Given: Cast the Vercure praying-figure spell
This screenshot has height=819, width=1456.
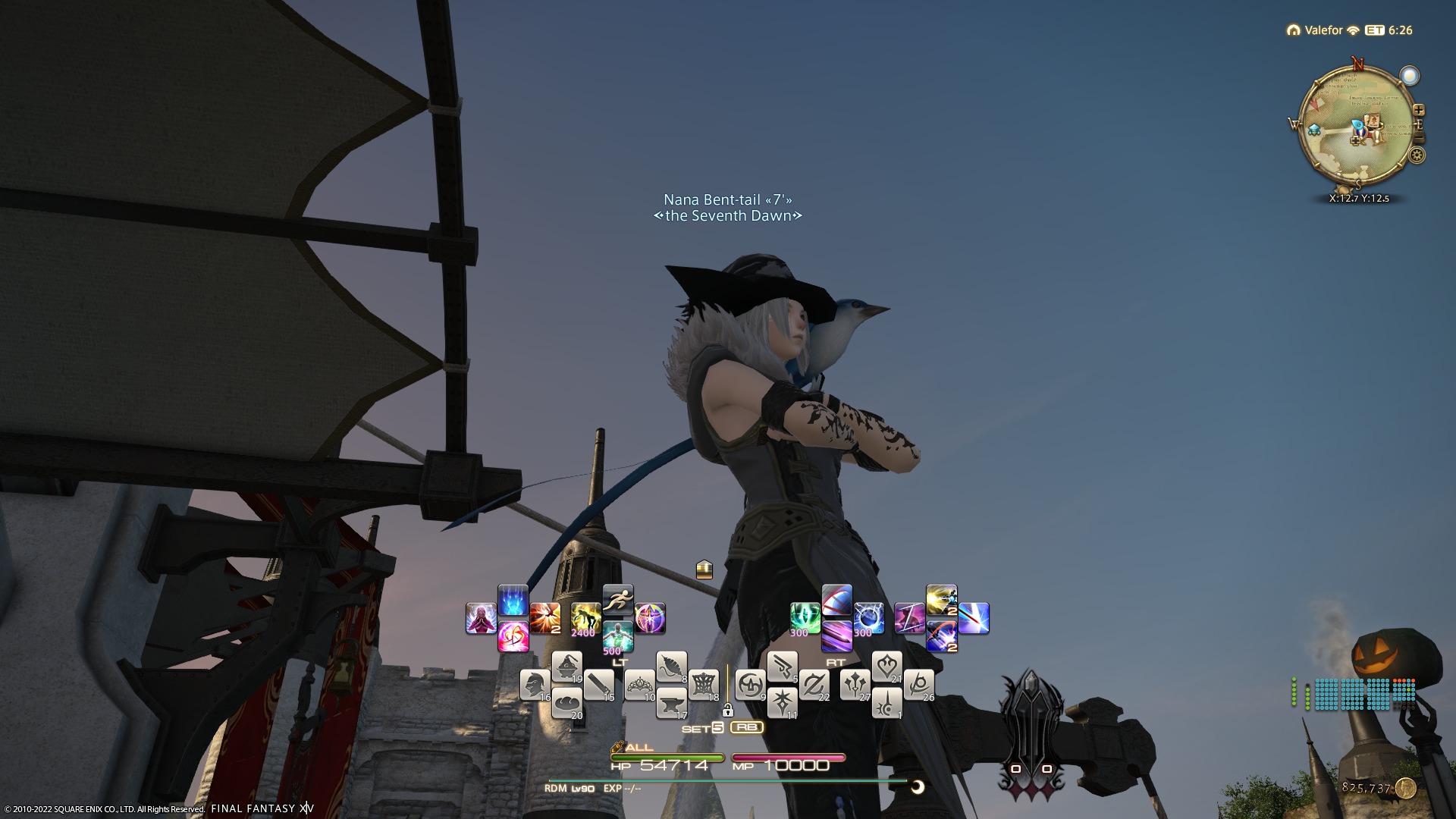Looking at the screenshot, I should pyautogui.click(x=481, y=618).
